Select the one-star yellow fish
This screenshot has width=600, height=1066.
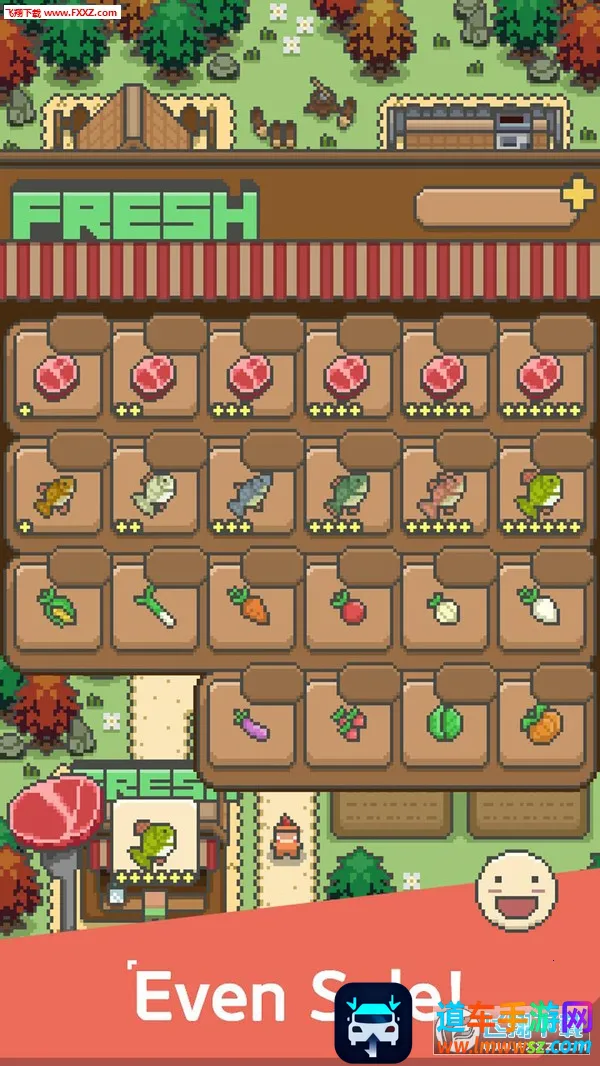(x=59, y=492)
